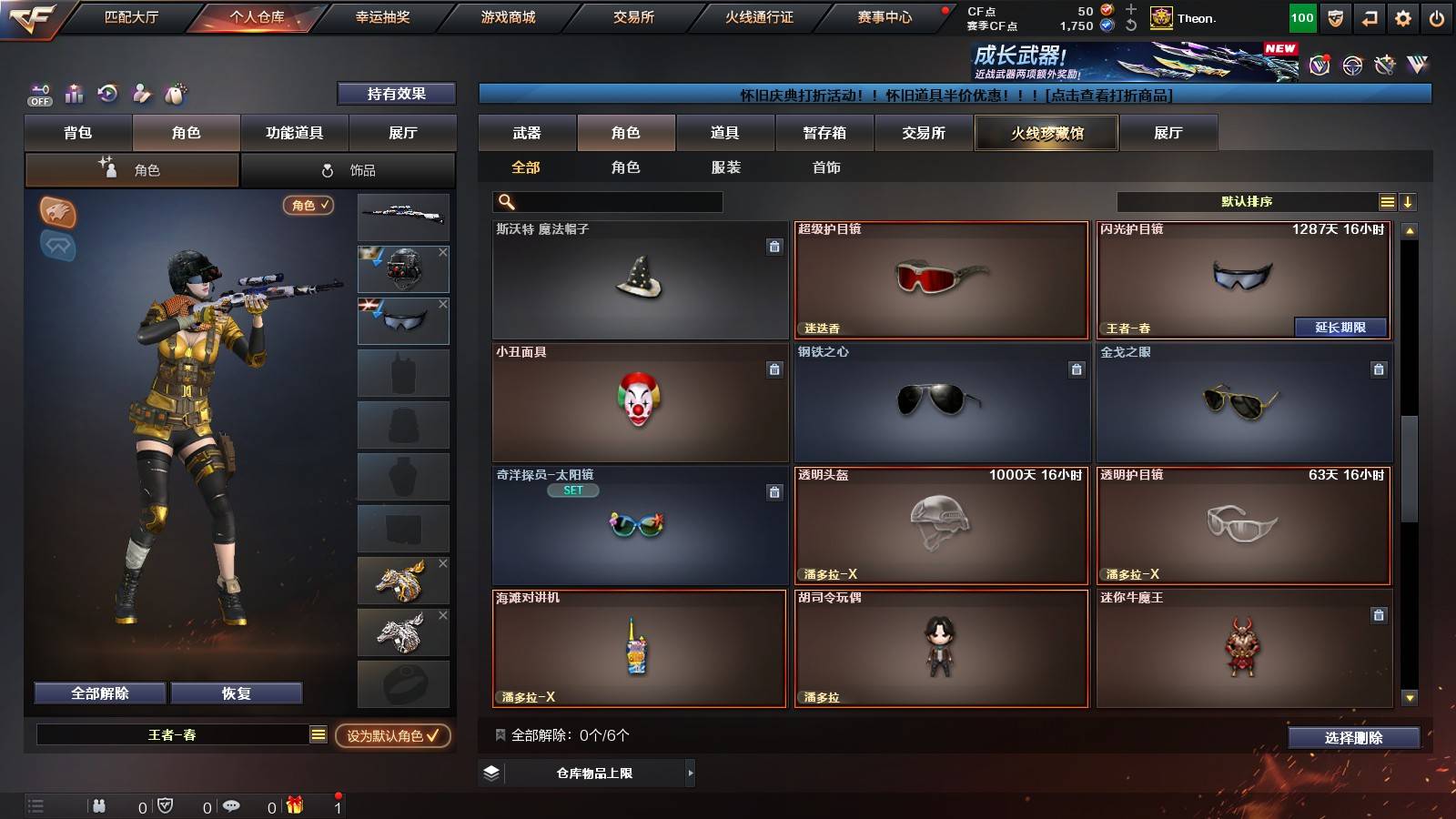Toggle the OFF key switch above the backpack tabs
Image resolution: width=1456 pixels, height=819 pixels.
click(x=38, y=94)
